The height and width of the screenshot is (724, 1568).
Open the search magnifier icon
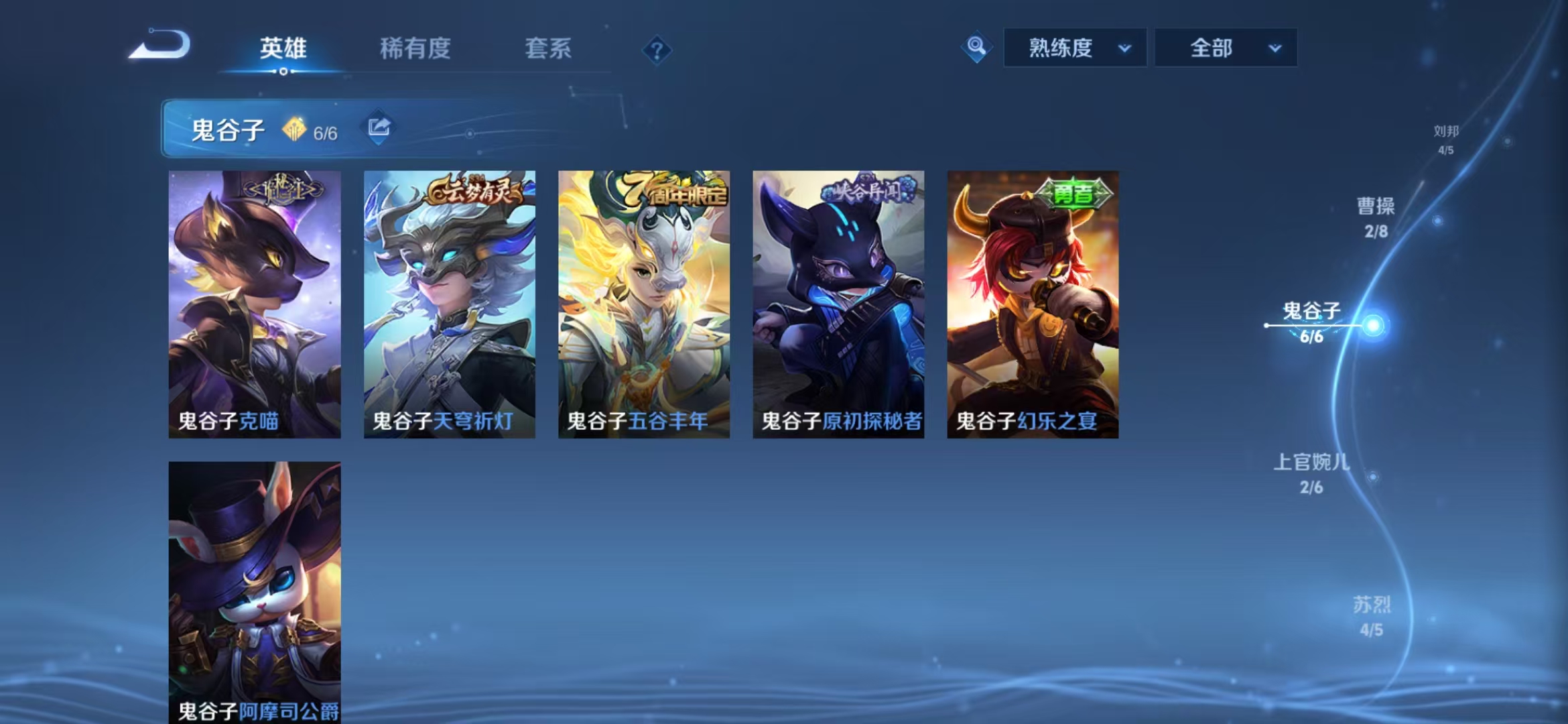[x=977, y=48]
